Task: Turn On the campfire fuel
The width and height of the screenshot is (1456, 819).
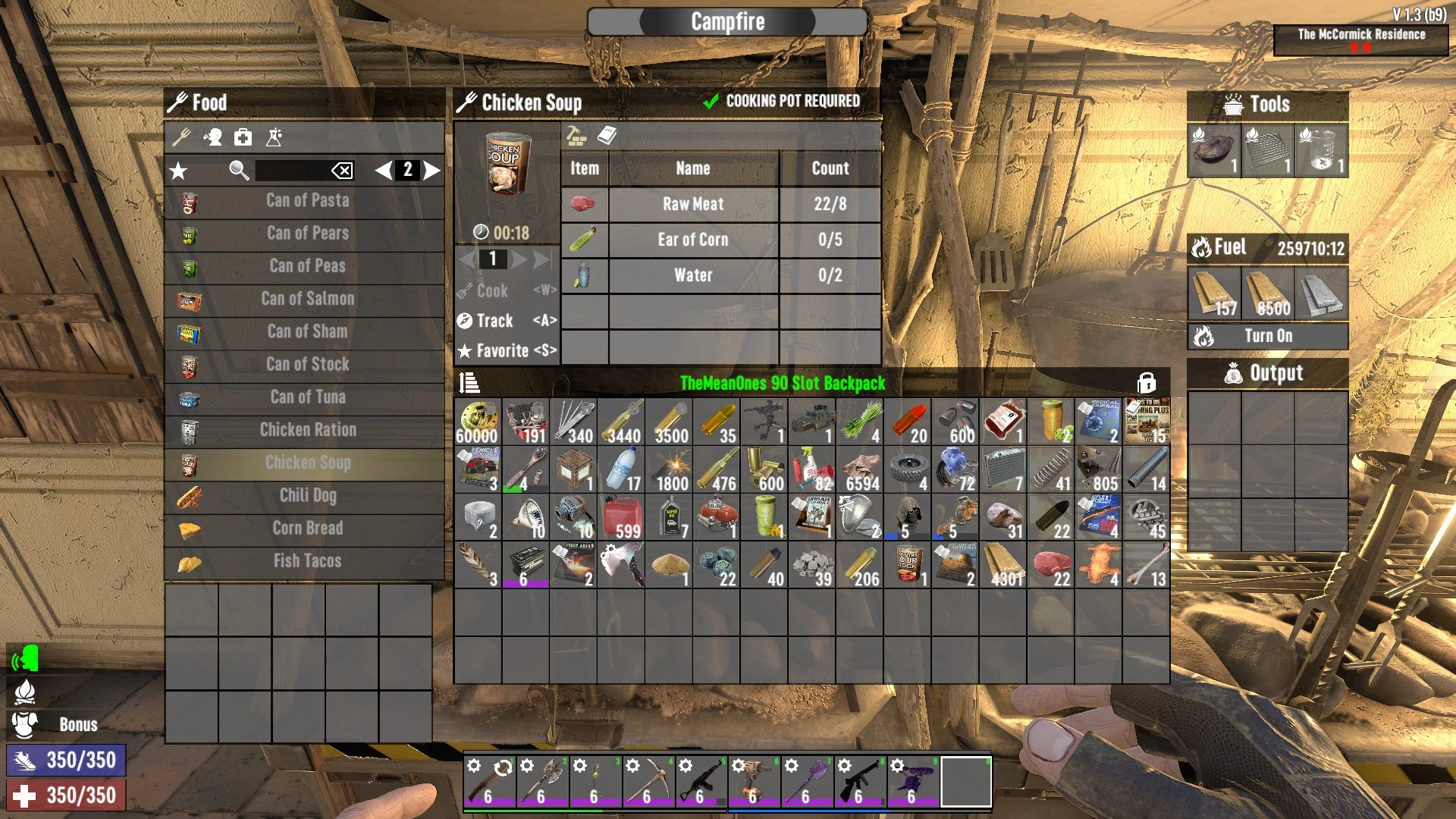Action: tap(1268, 336)
